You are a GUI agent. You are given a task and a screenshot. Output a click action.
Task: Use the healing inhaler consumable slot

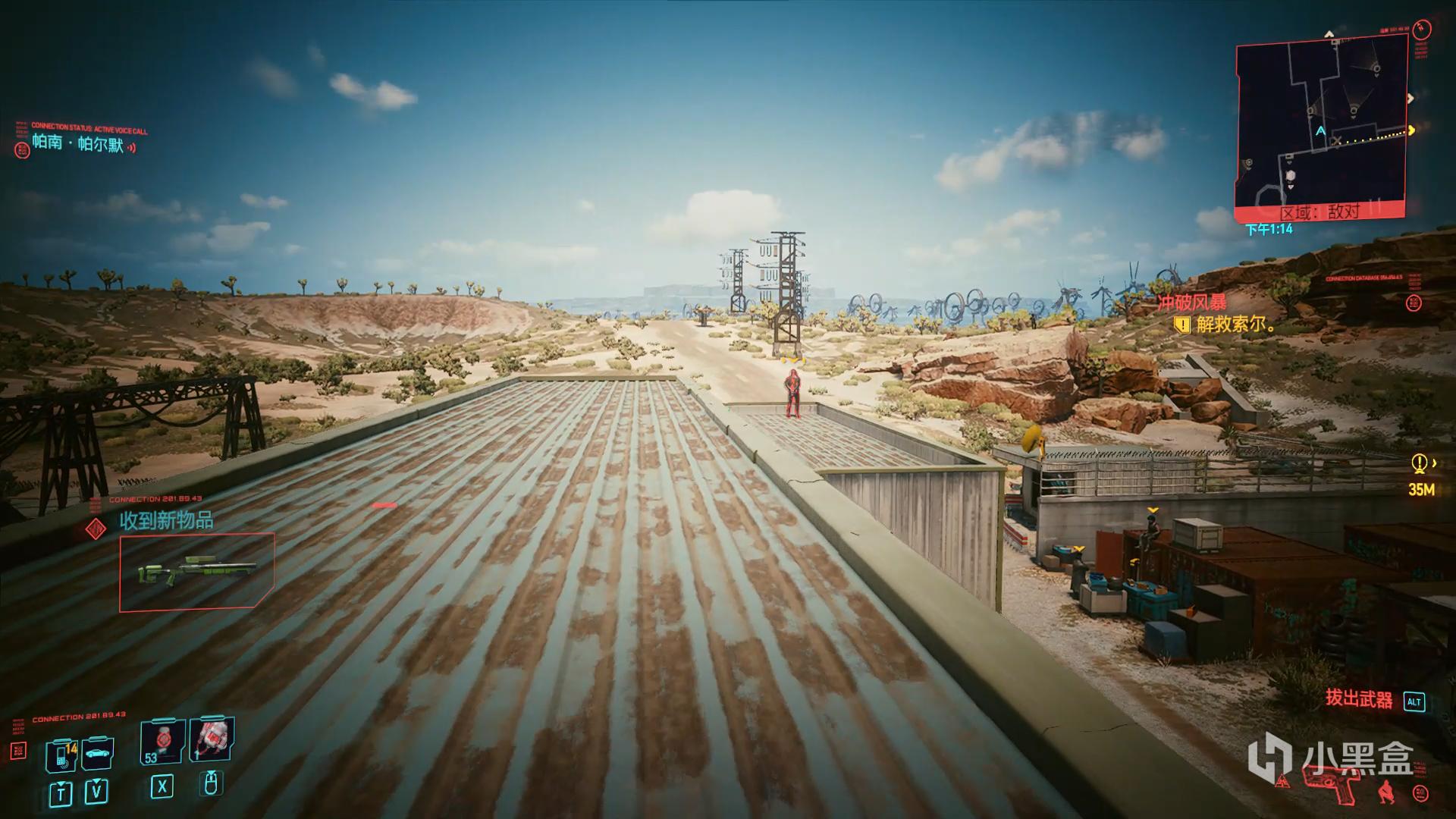coord(212,739)
